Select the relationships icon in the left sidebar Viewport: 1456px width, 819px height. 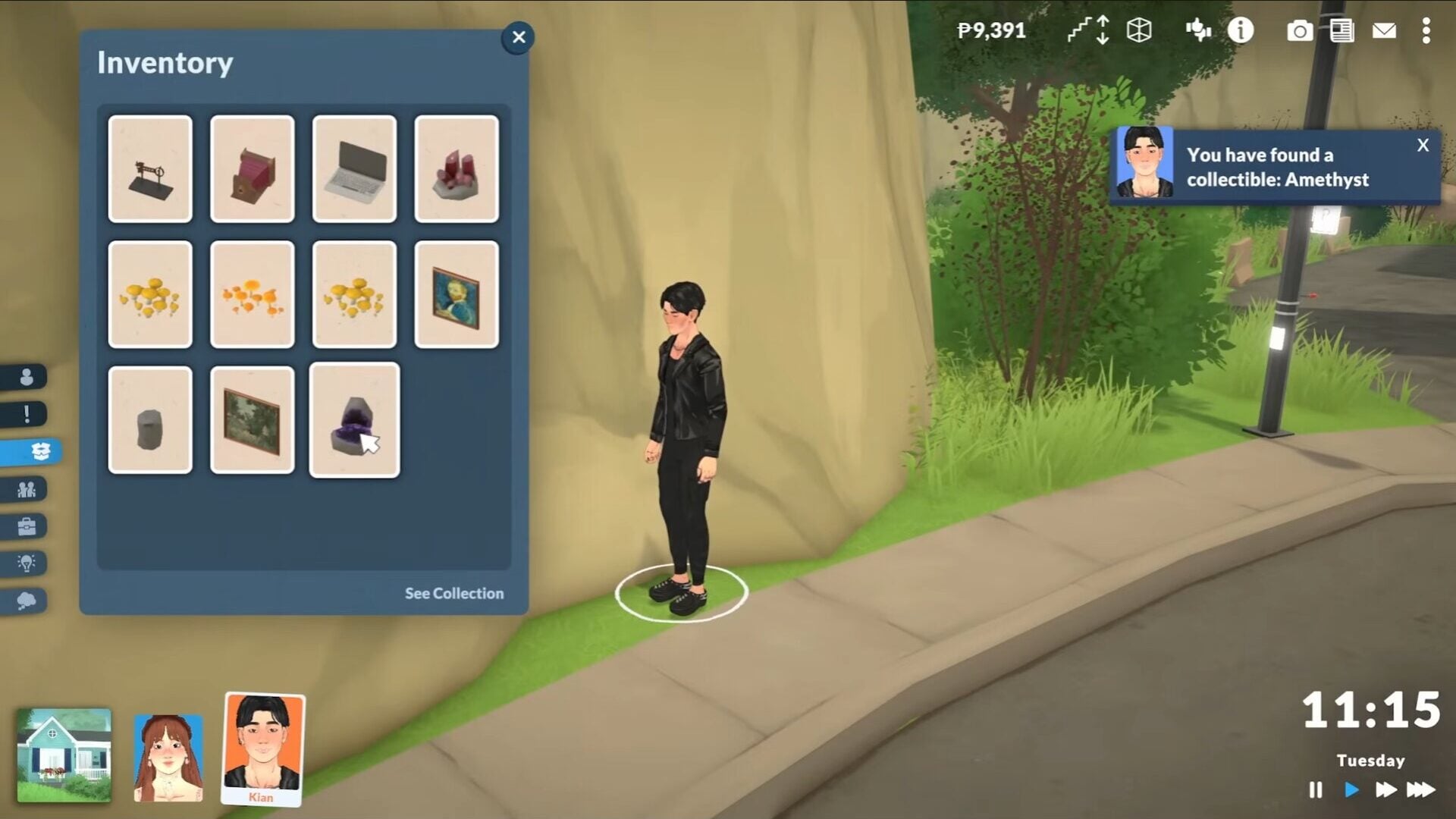[25, 489]
